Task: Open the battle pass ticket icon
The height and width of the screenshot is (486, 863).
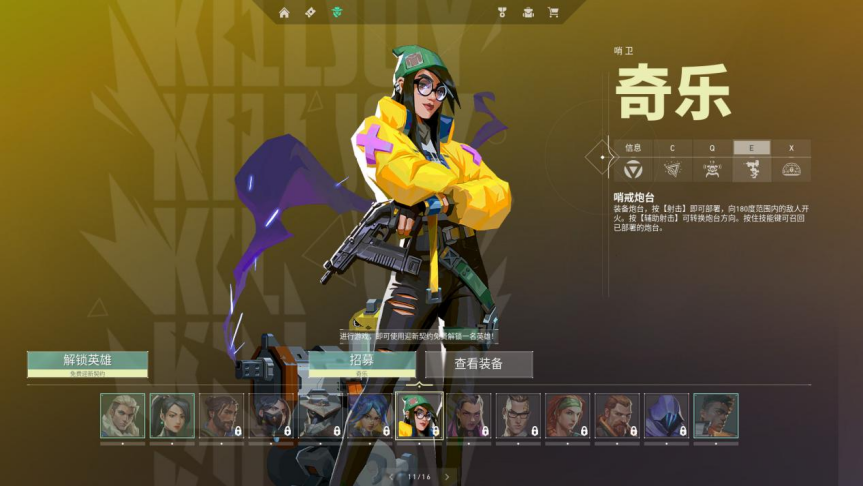Action: pos(310,13)
